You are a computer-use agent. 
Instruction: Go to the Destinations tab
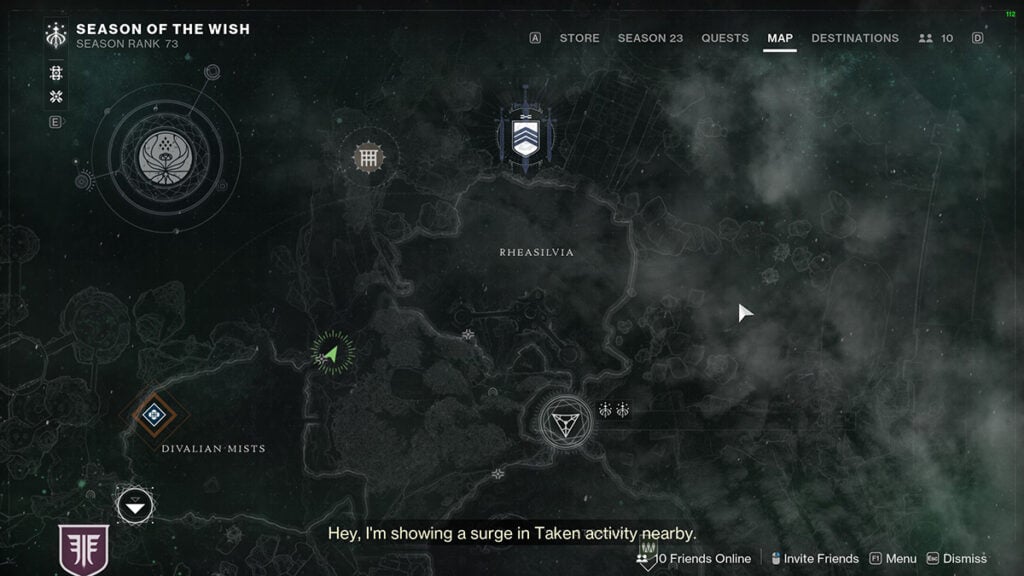pyautogui.click(x=855, y=38)
